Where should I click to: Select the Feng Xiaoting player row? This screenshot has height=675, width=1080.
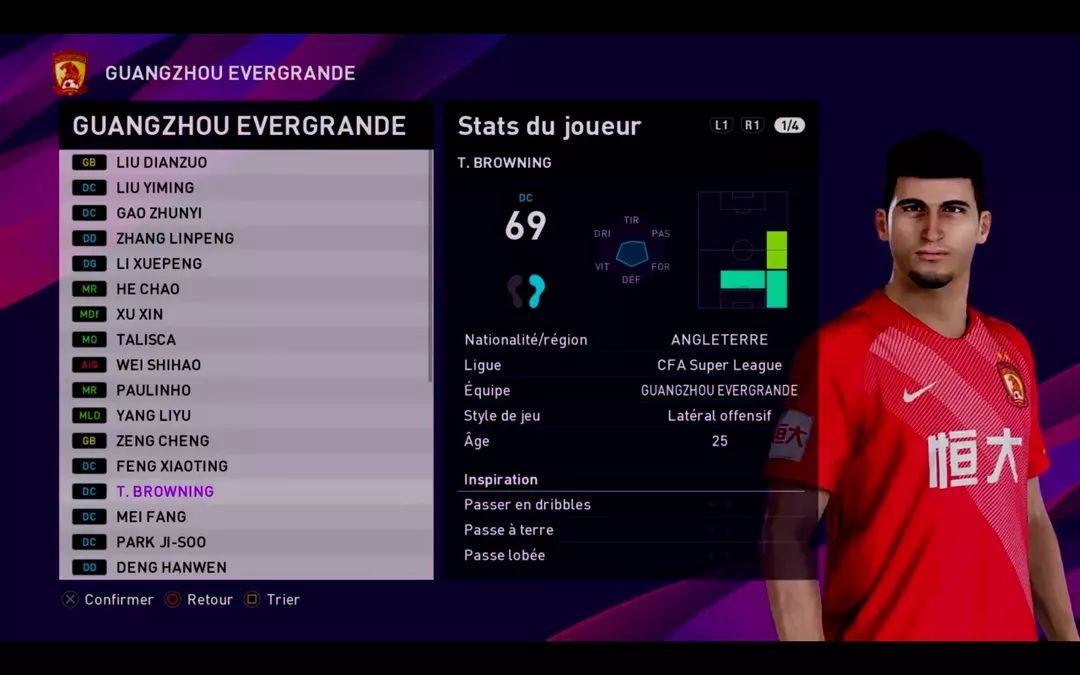[245, 466]
